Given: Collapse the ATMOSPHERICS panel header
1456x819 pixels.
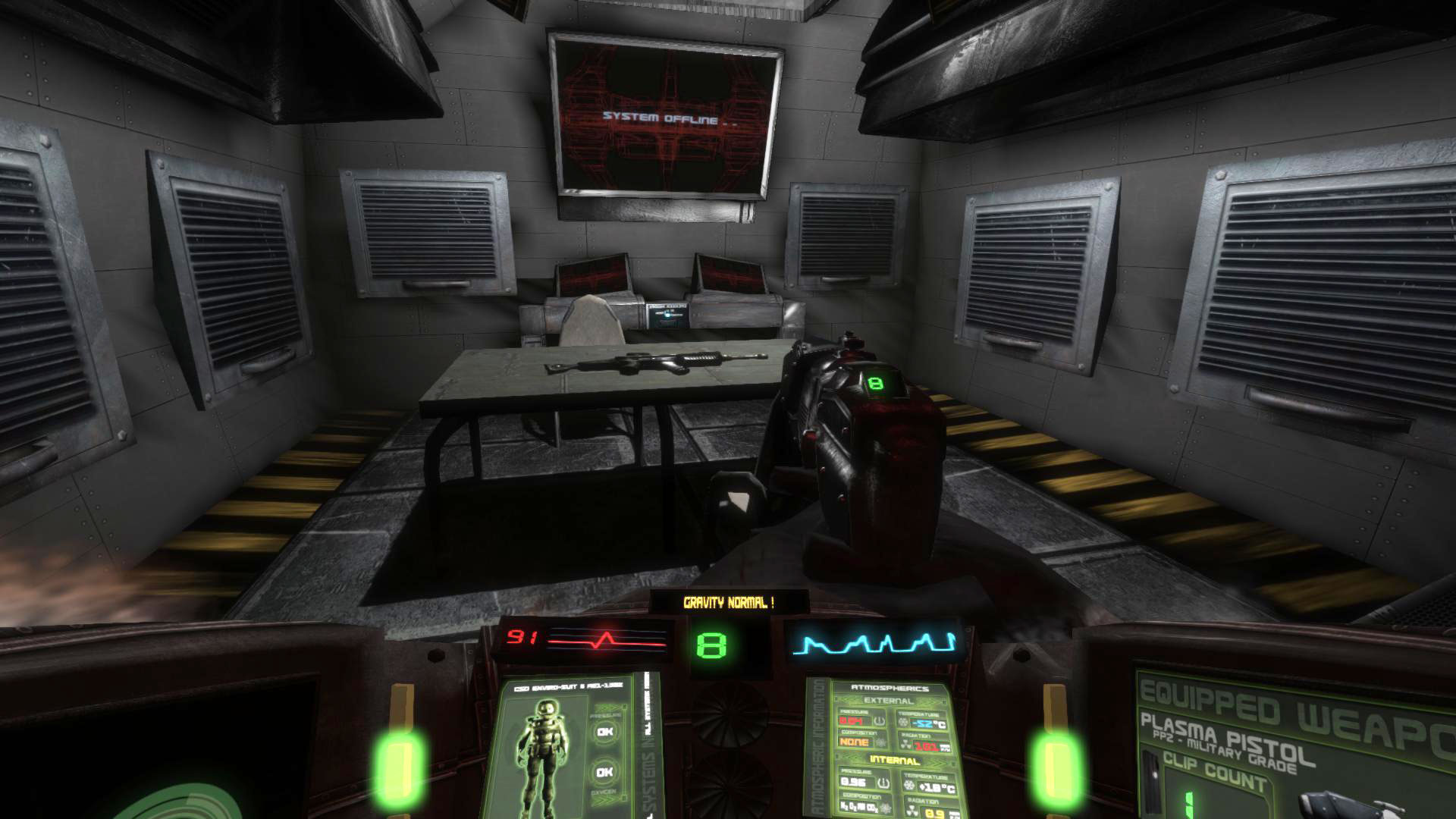Looking at the screenshot, I should [x=890, y=689].
